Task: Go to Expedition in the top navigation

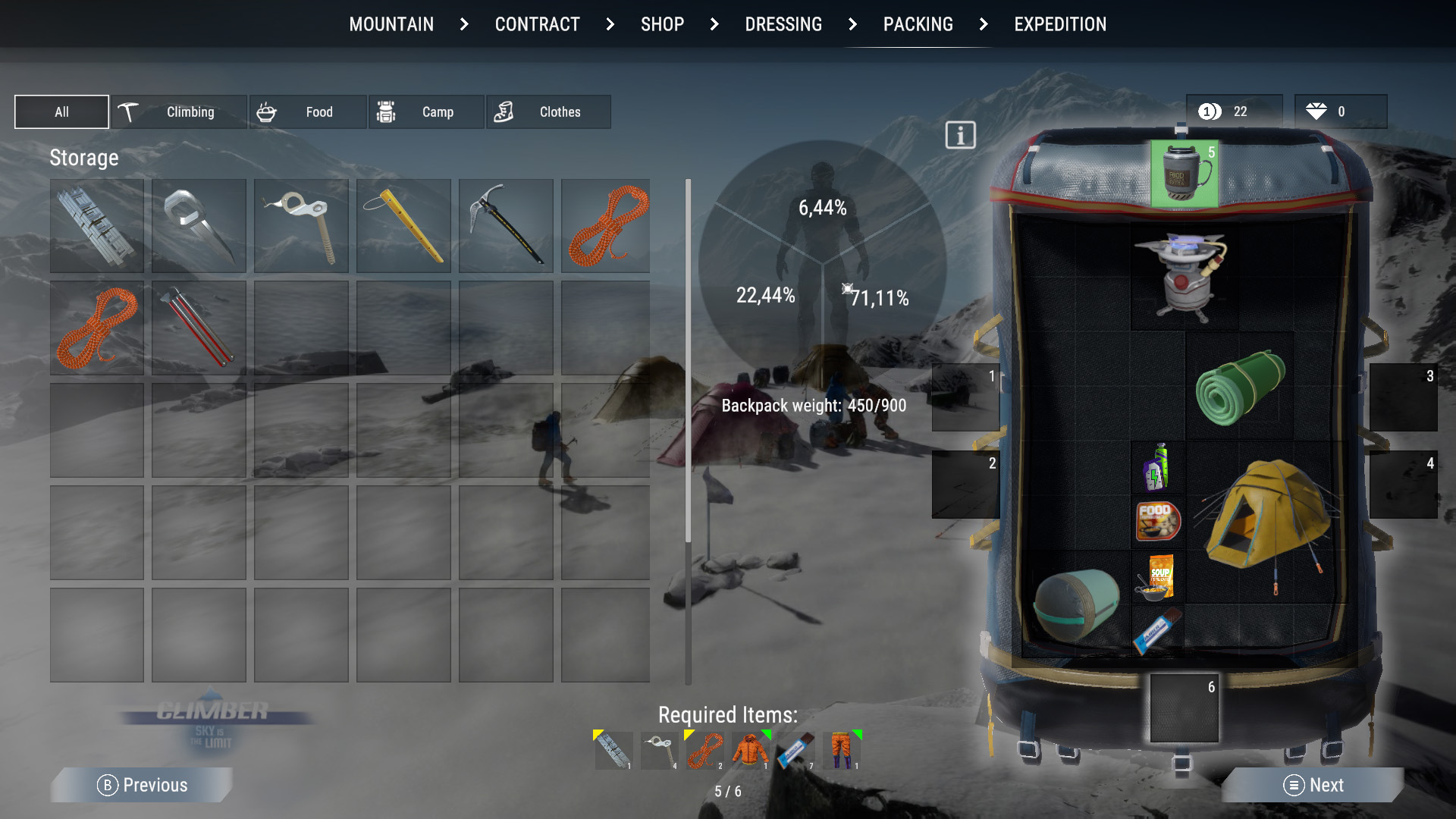Action: click(1059, 24)
